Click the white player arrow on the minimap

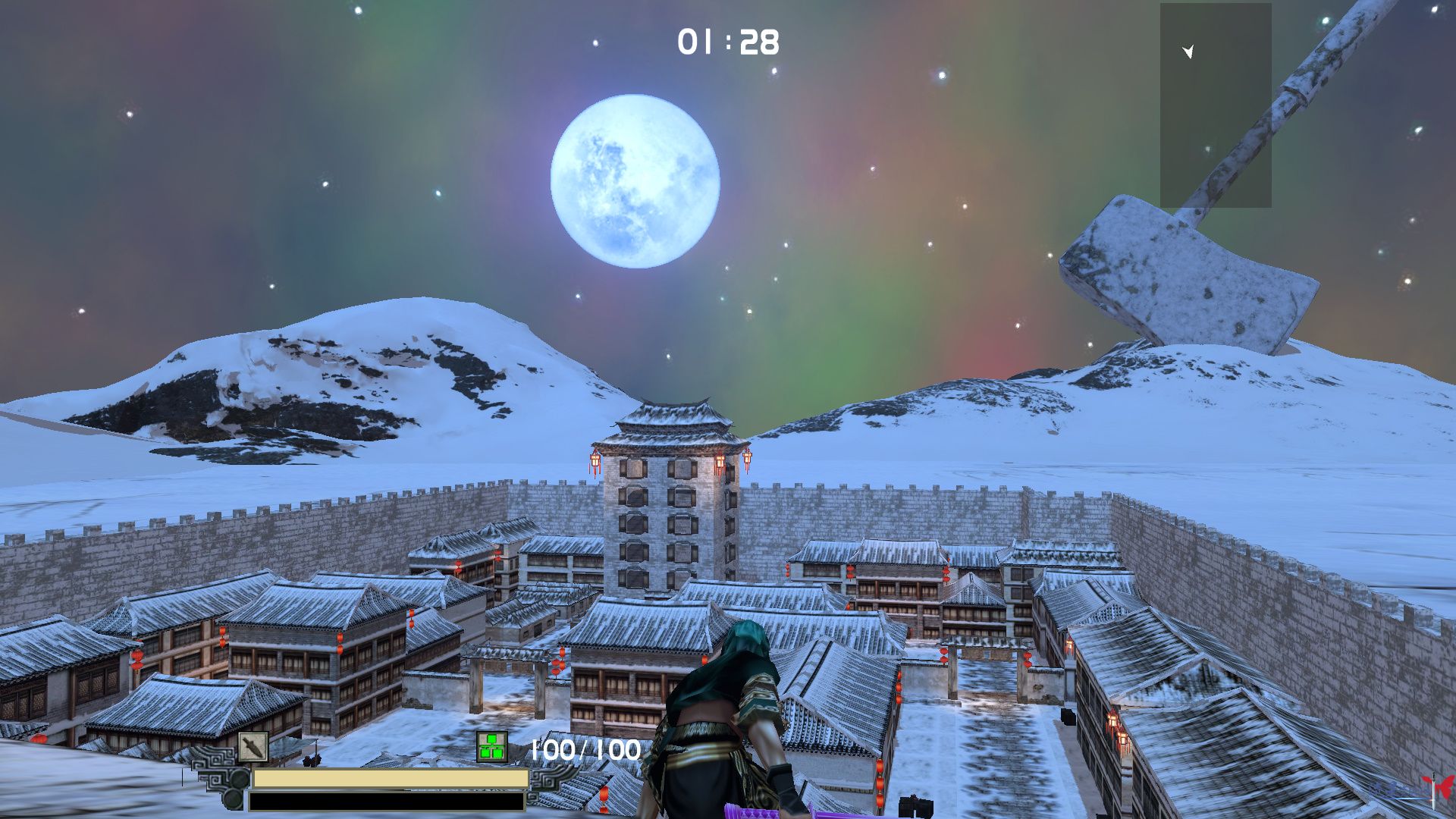[x=1188, y=52]
